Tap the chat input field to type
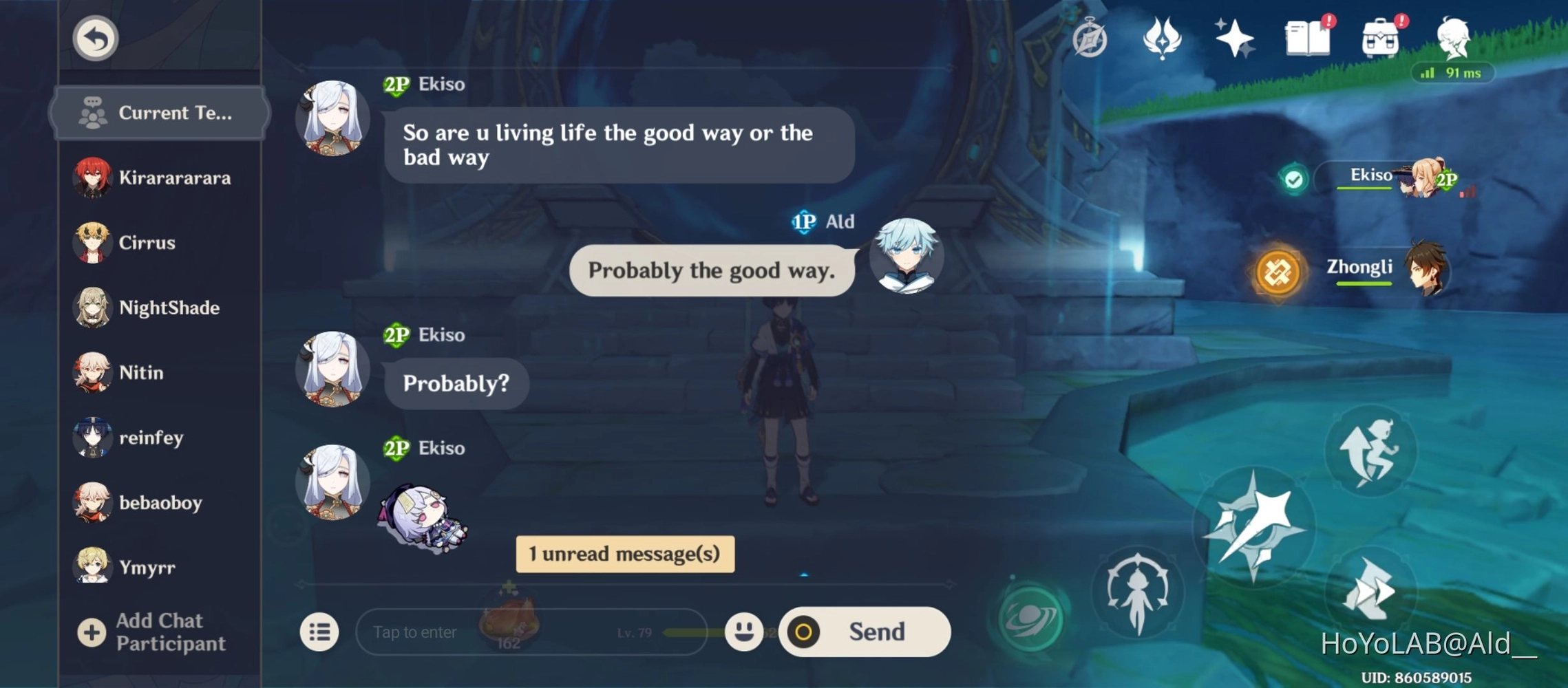The width and height of the screenshot is (1568, 688). click(x=482, y=632)
